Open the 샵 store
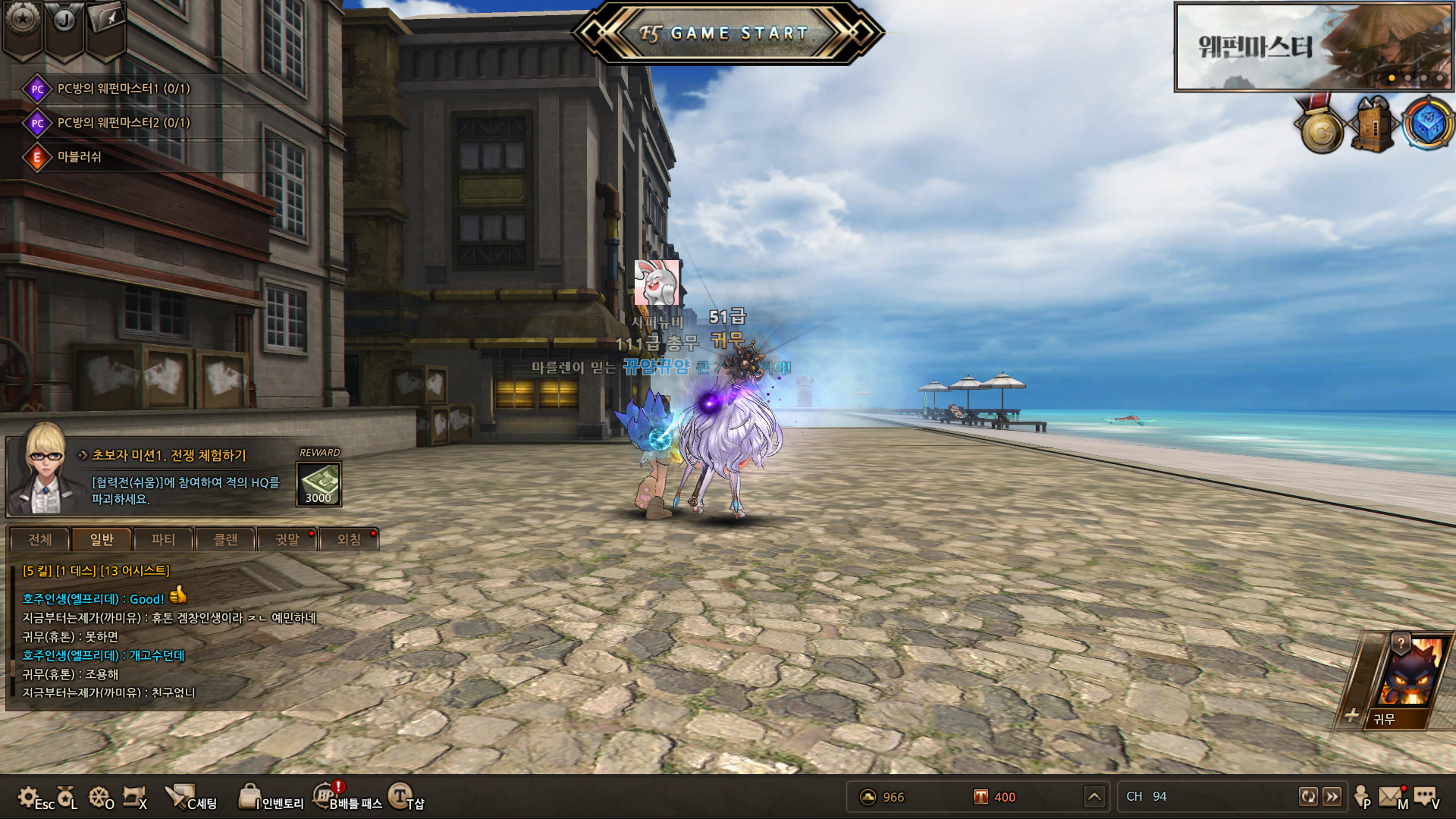Image resolution: width=1456 pixels, height=819 pixels. 406,797
